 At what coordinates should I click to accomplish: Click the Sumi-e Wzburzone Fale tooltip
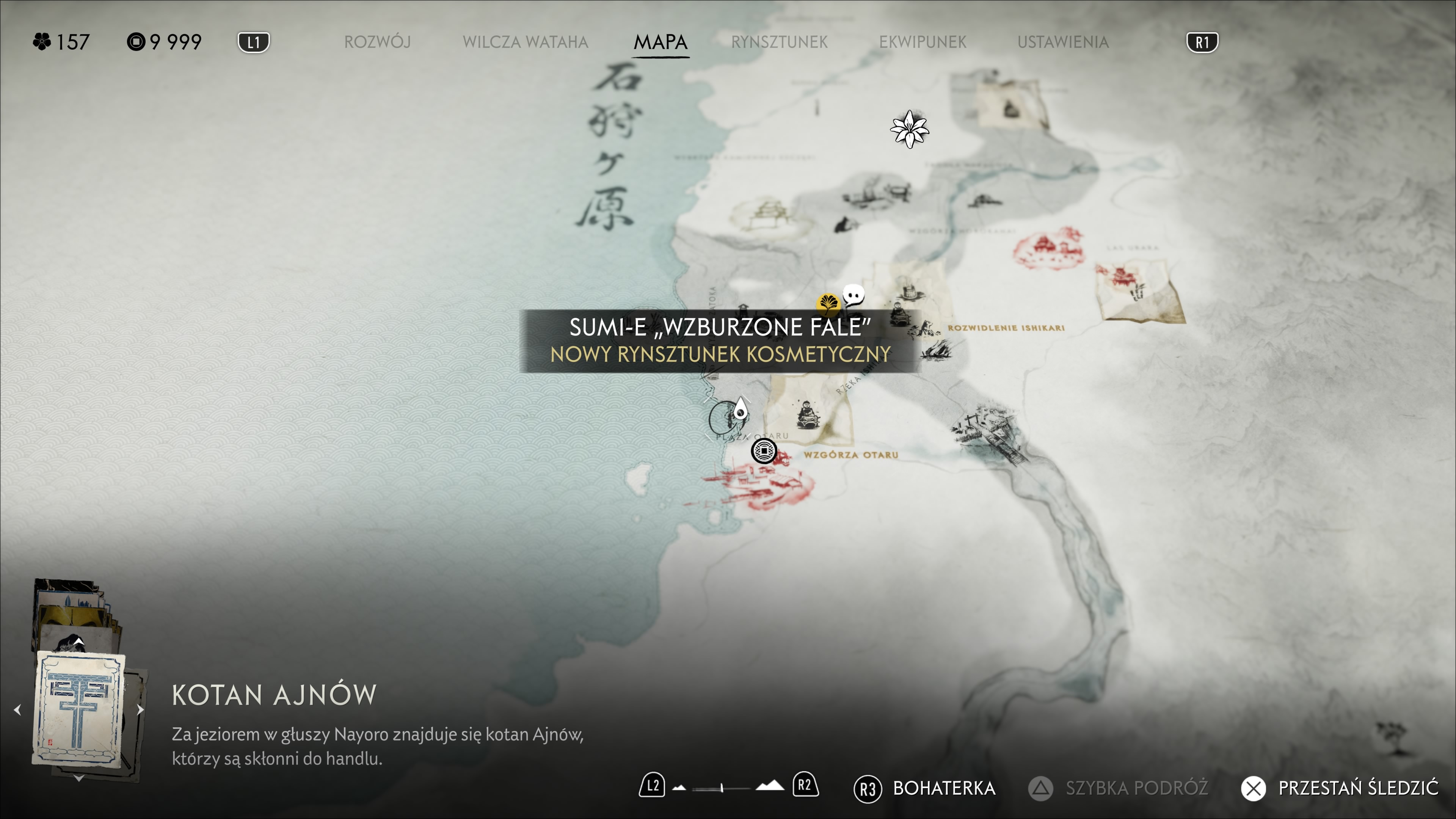(720, 341)
